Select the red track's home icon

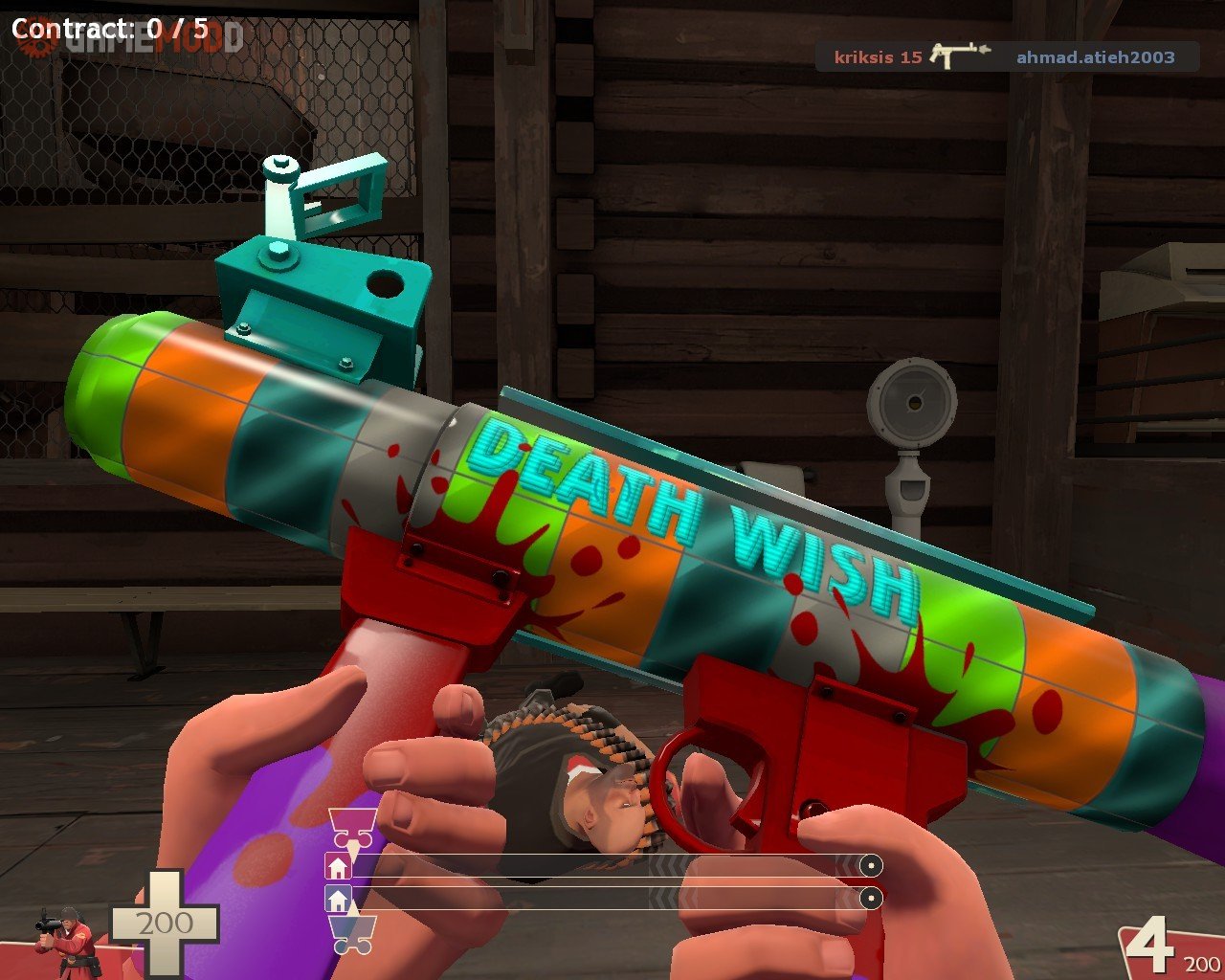(x=338, y=867)
